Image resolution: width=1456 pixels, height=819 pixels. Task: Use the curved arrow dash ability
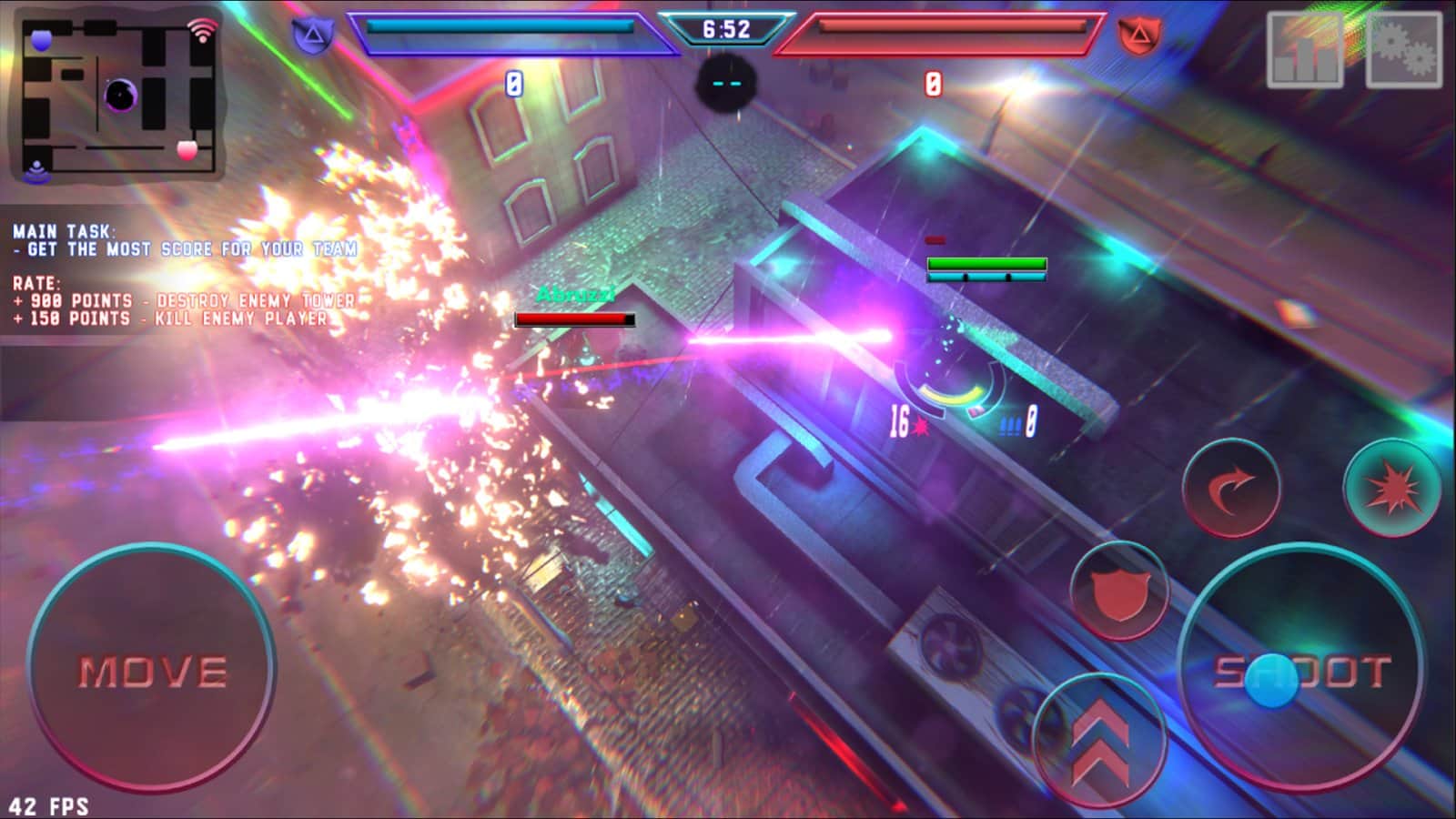(x=1232, y=490)
